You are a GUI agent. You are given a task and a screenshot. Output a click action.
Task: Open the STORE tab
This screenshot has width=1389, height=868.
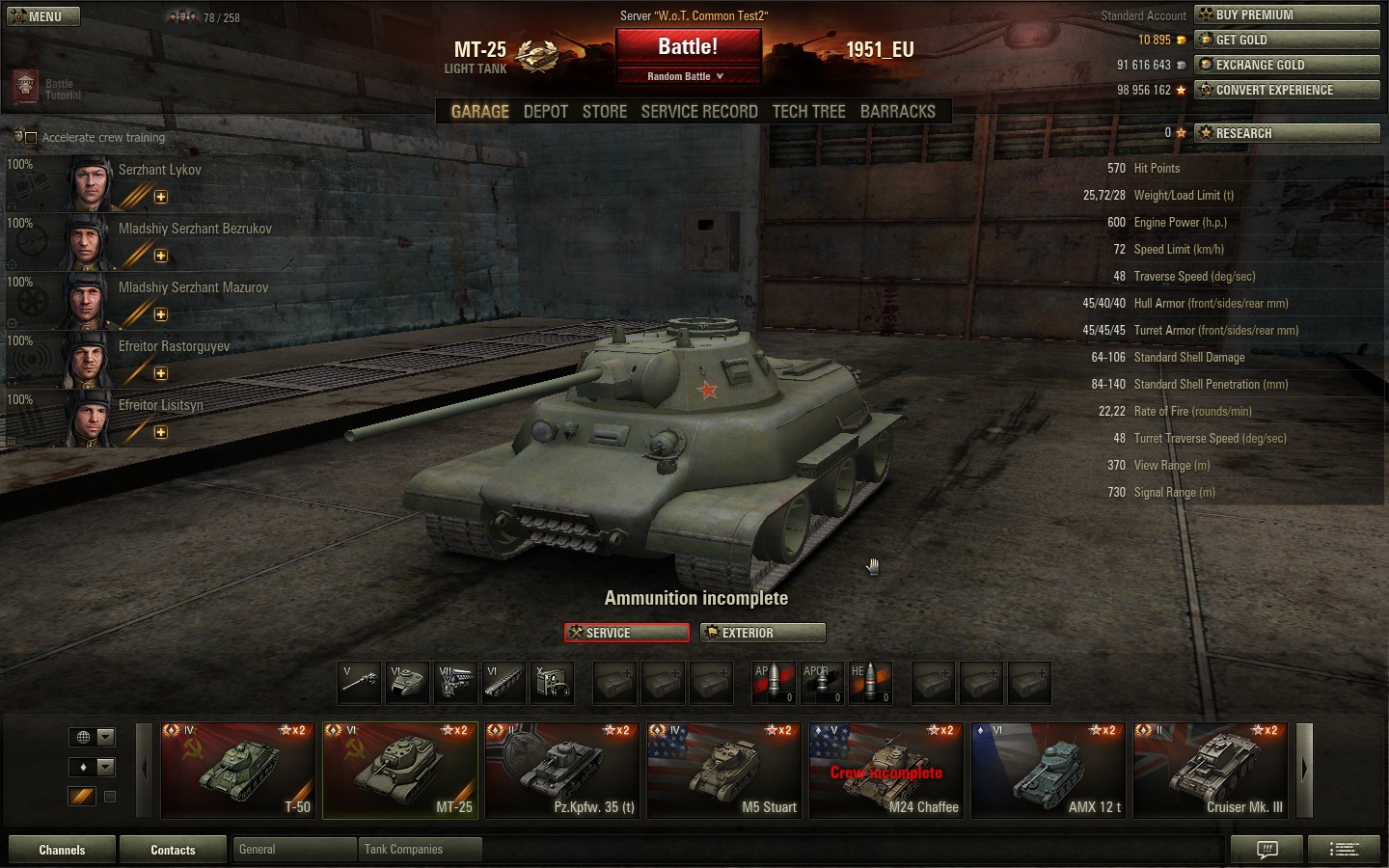click(x=605, y=112)
